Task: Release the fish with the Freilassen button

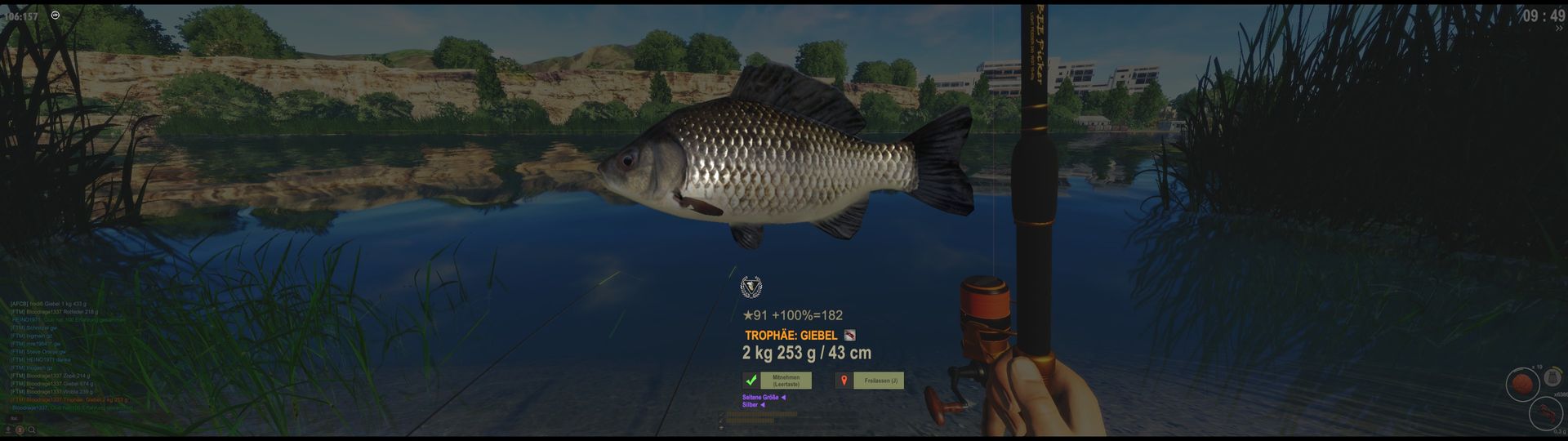Action: tap(880, 381)
